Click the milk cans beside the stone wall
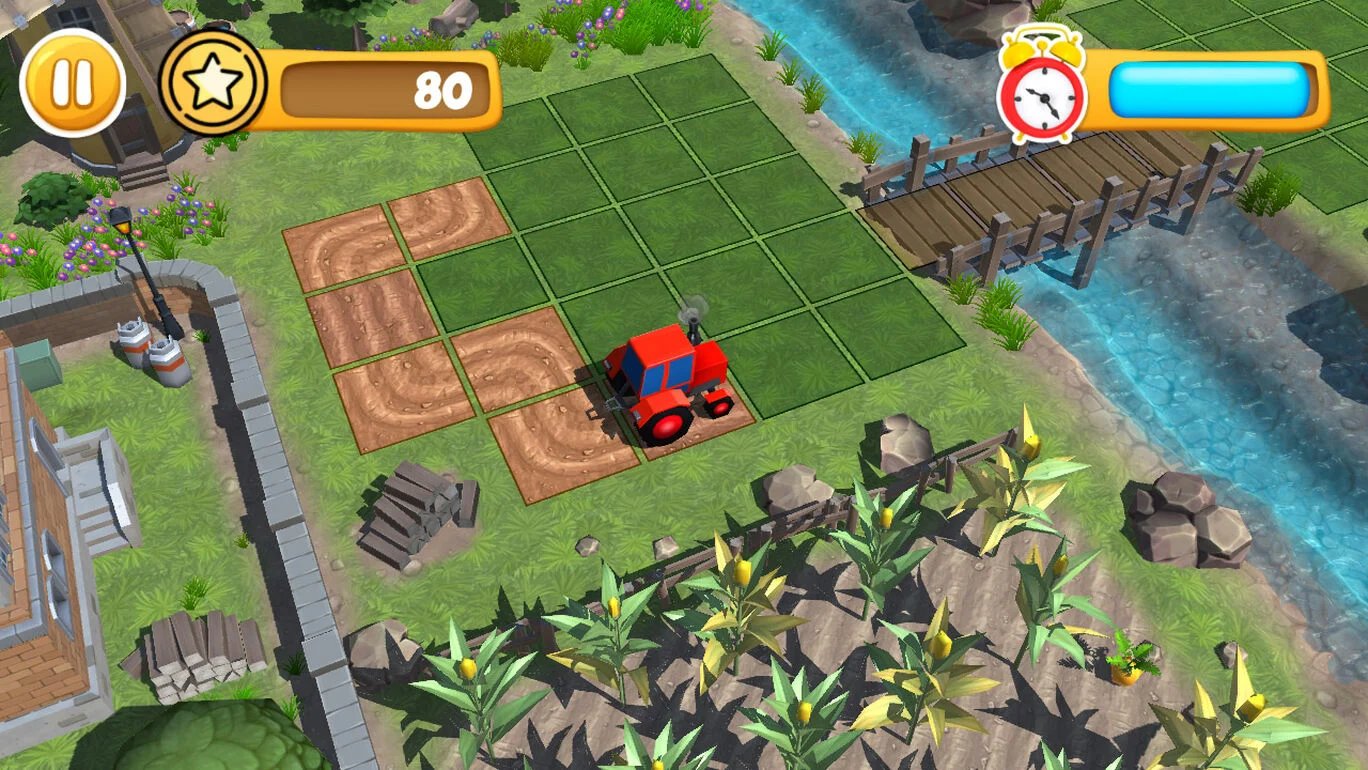 (x=150, y=355)
